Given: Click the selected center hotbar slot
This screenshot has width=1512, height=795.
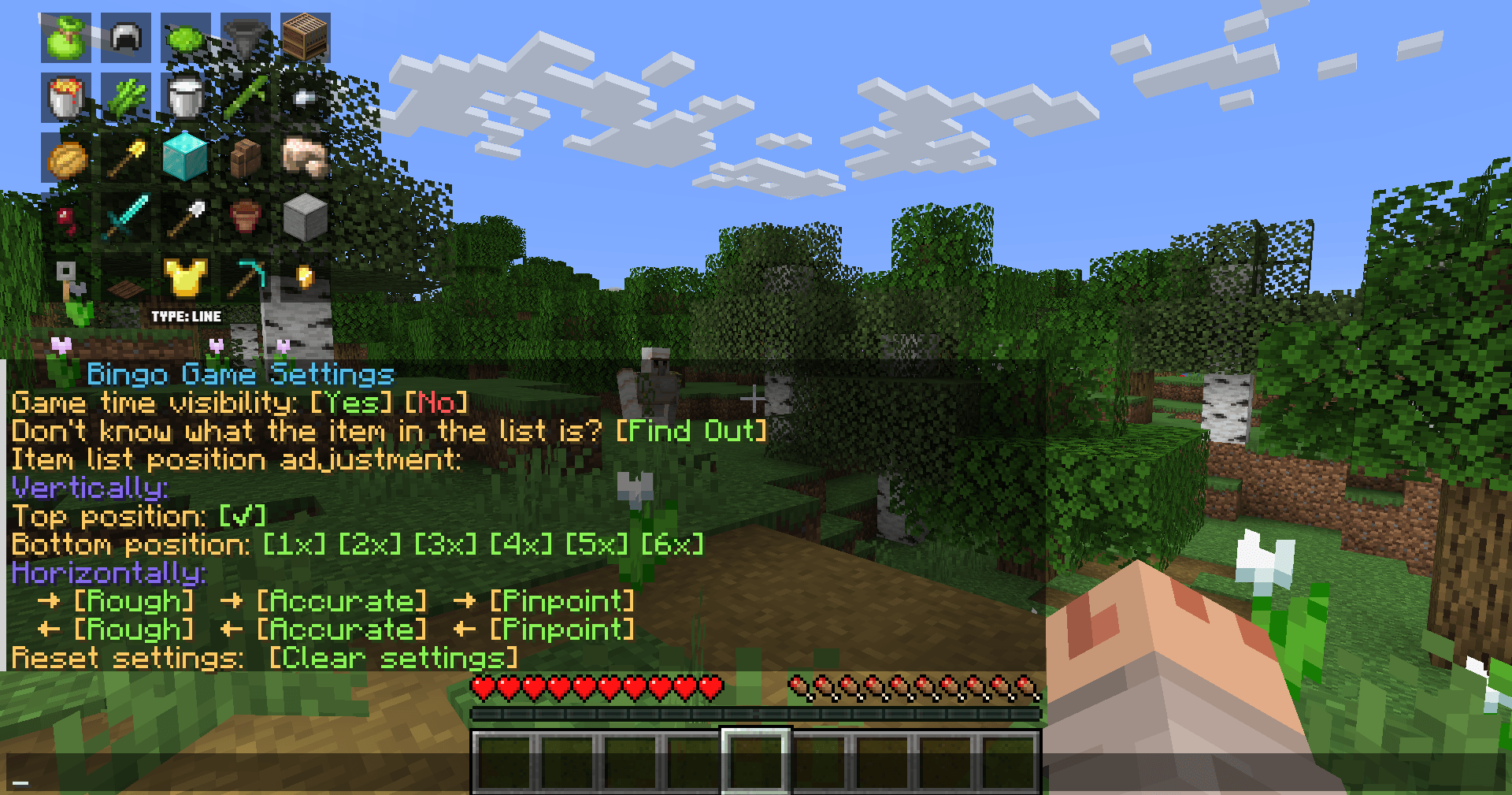Looking at the screenshot, I should pos(755,762).
